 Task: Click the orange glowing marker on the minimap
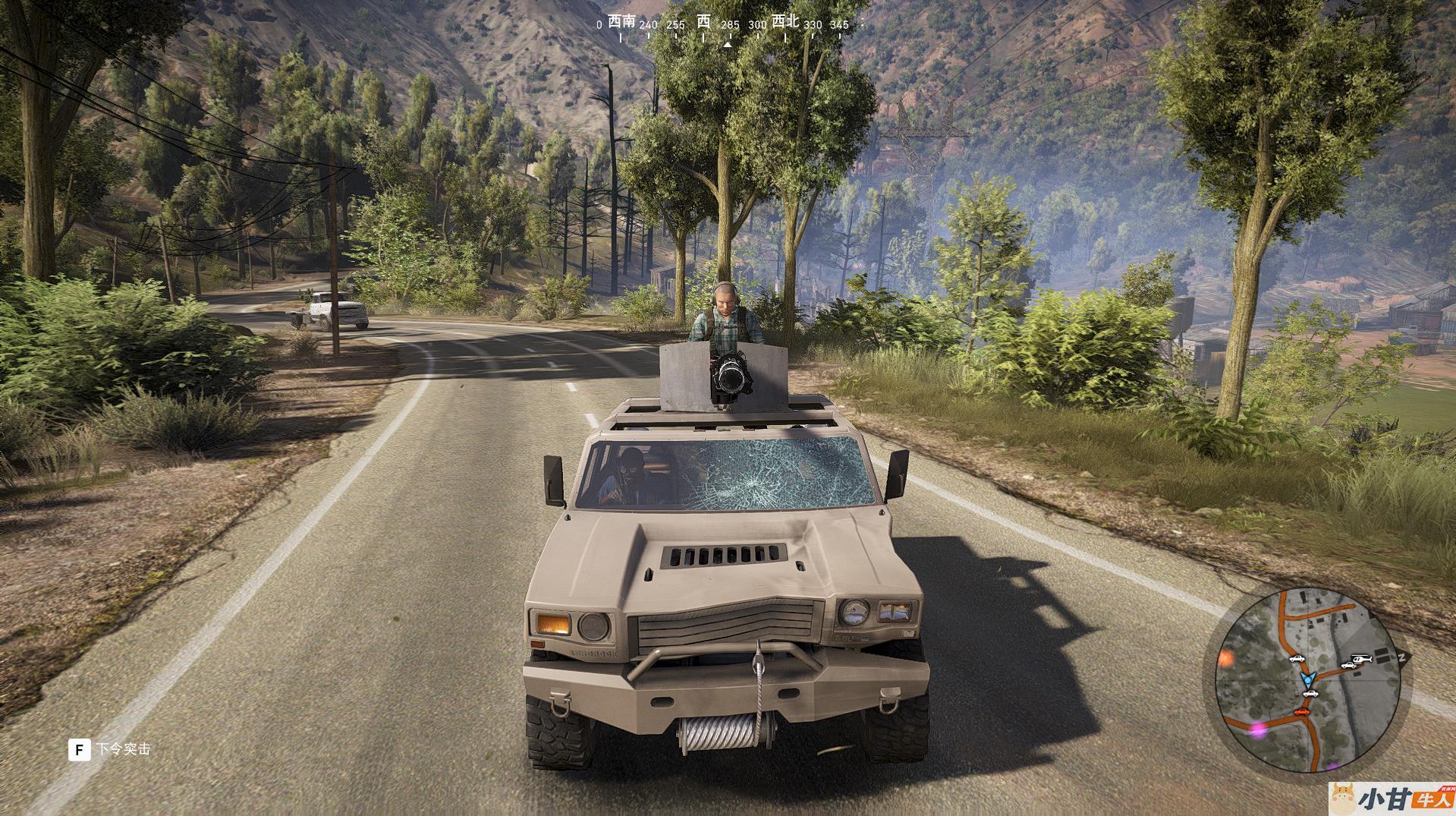tap(1226, 659)
